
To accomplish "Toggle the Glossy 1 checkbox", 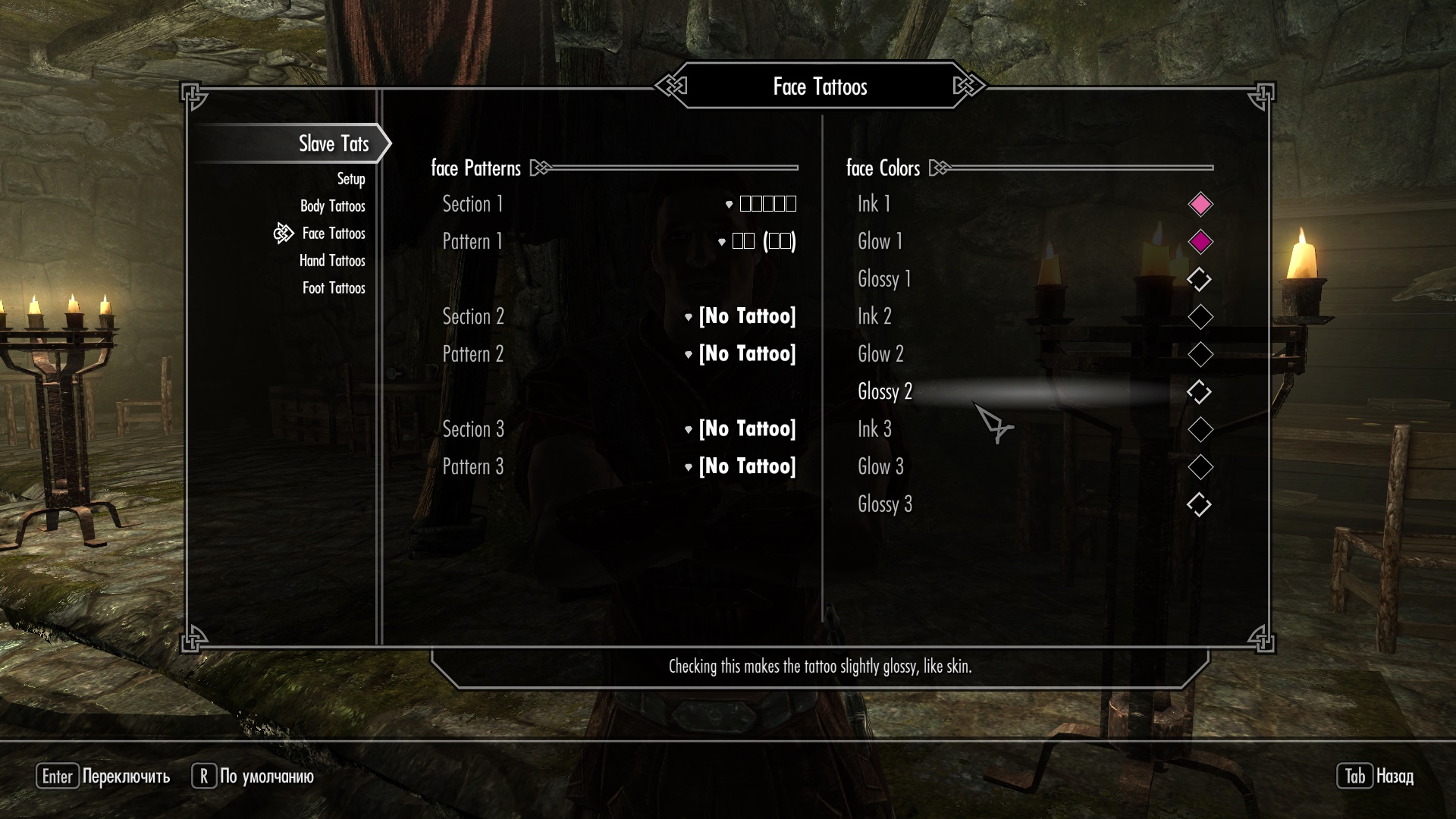I will point(1199,279).
